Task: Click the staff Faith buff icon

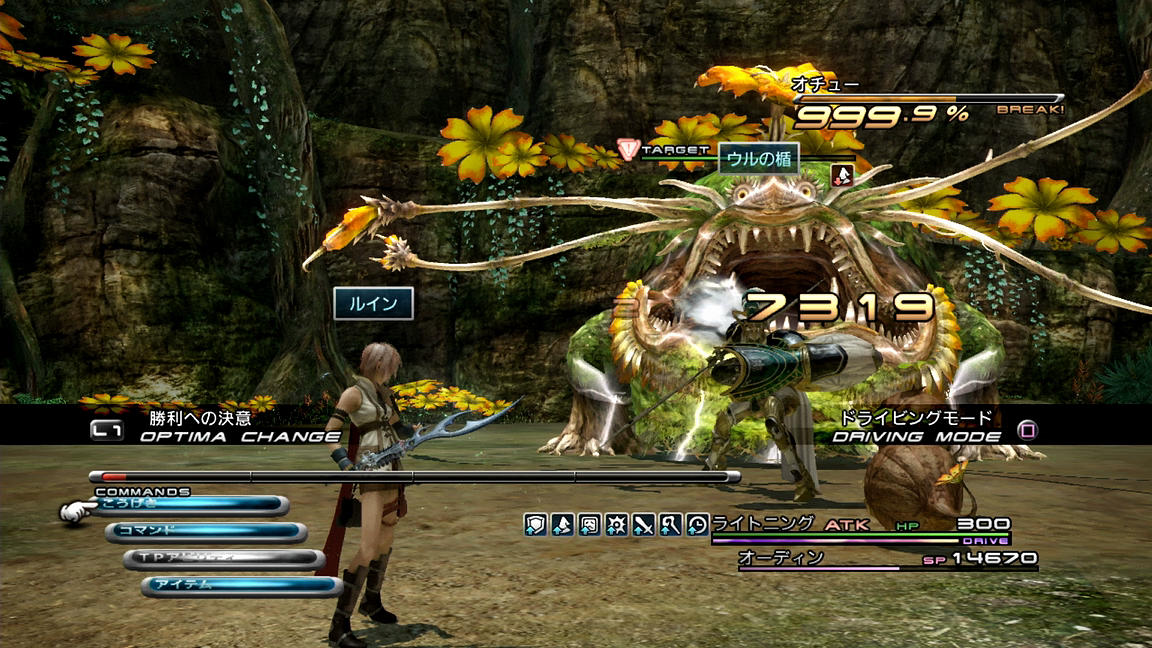Action: 671,524
